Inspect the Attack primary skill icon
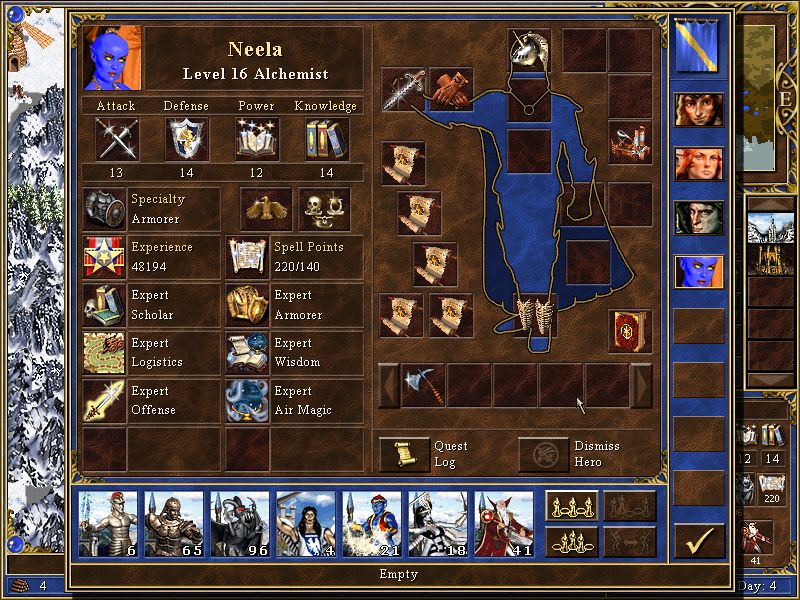This screenshot has width=800, height=600. 117,138
